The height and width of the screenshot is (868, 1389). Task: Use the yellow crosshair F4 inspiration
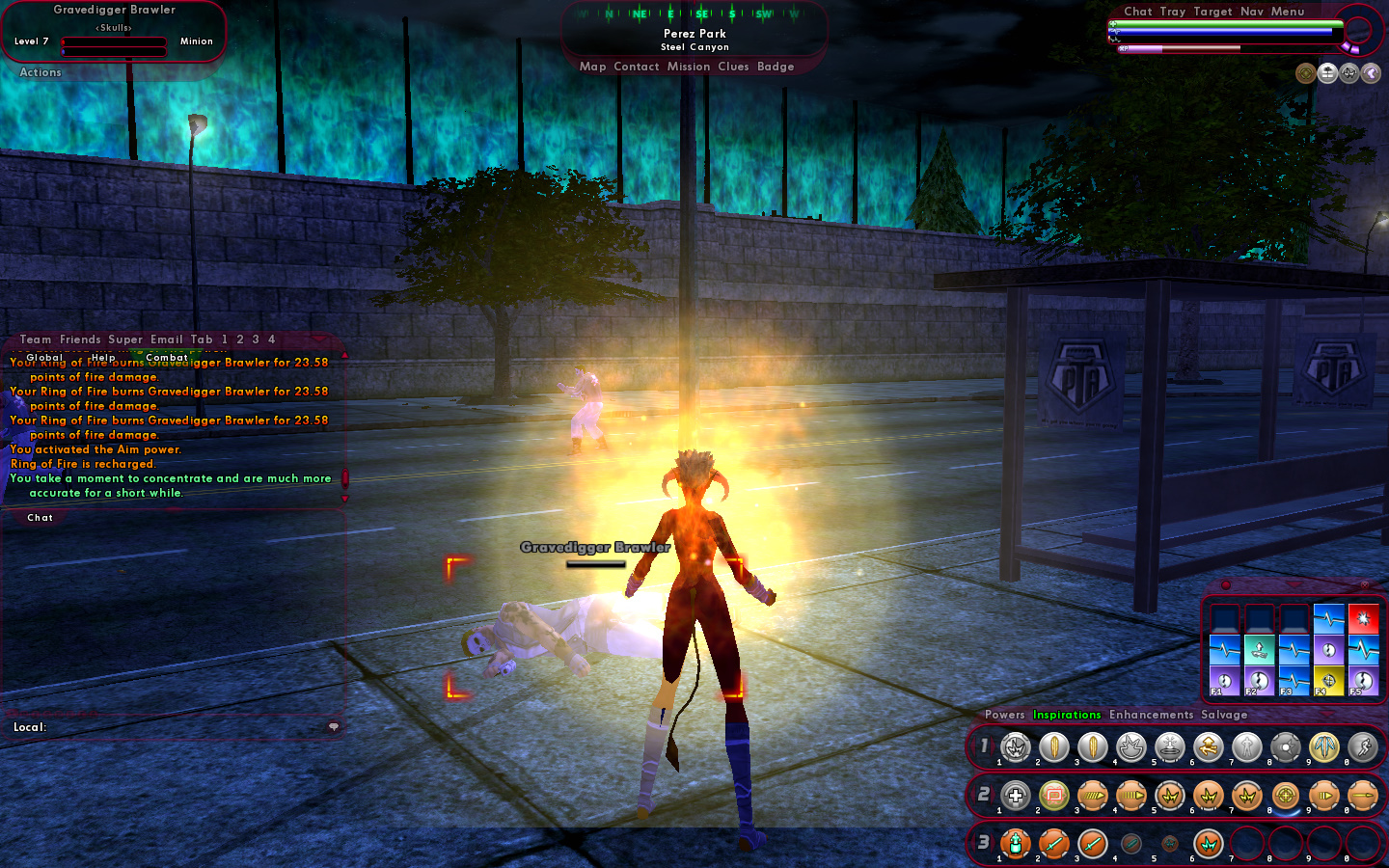pos(1328,680)
